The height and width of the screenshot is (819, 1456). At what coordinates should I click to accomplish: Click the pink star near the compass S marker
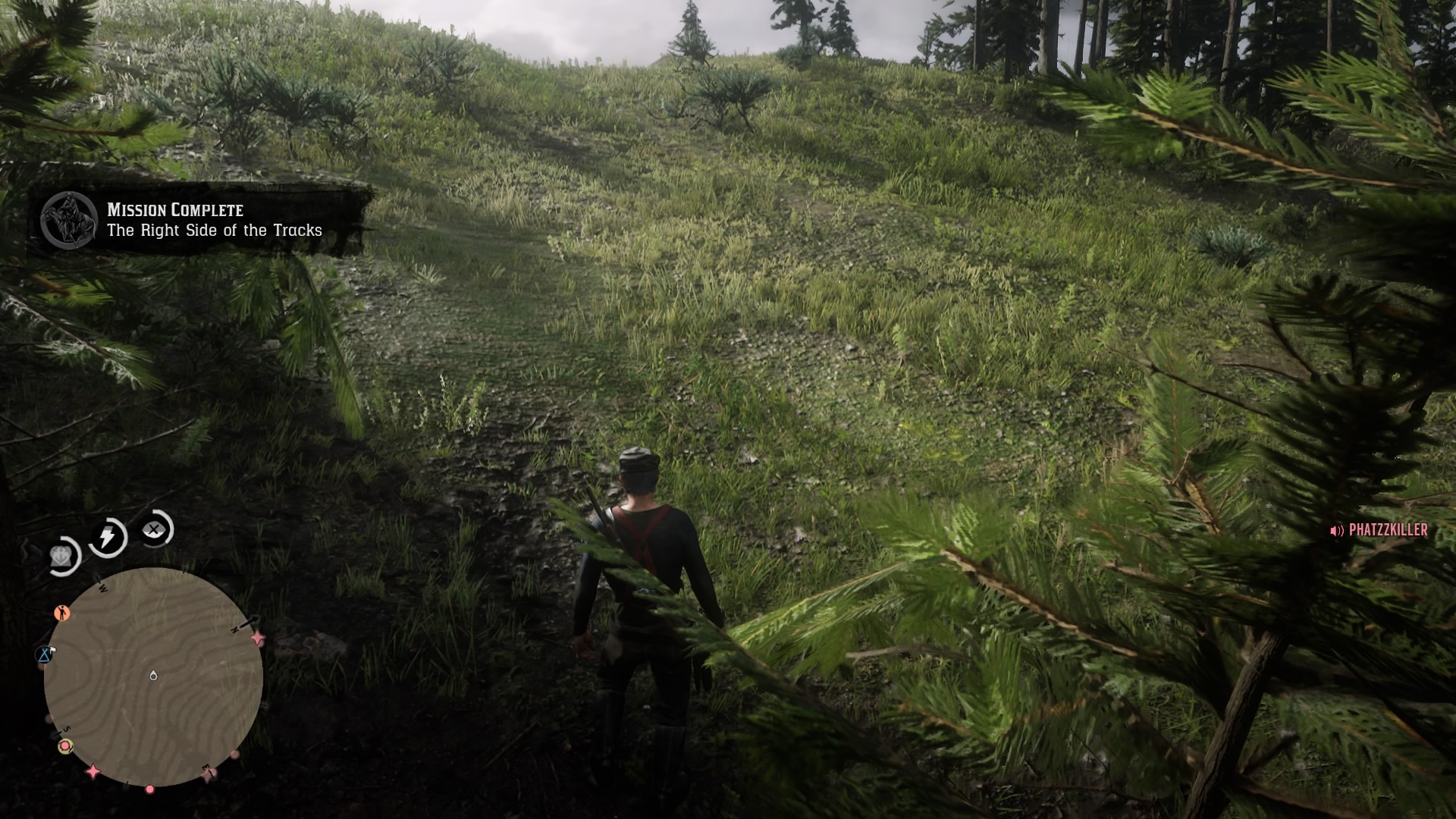(93, 770)
